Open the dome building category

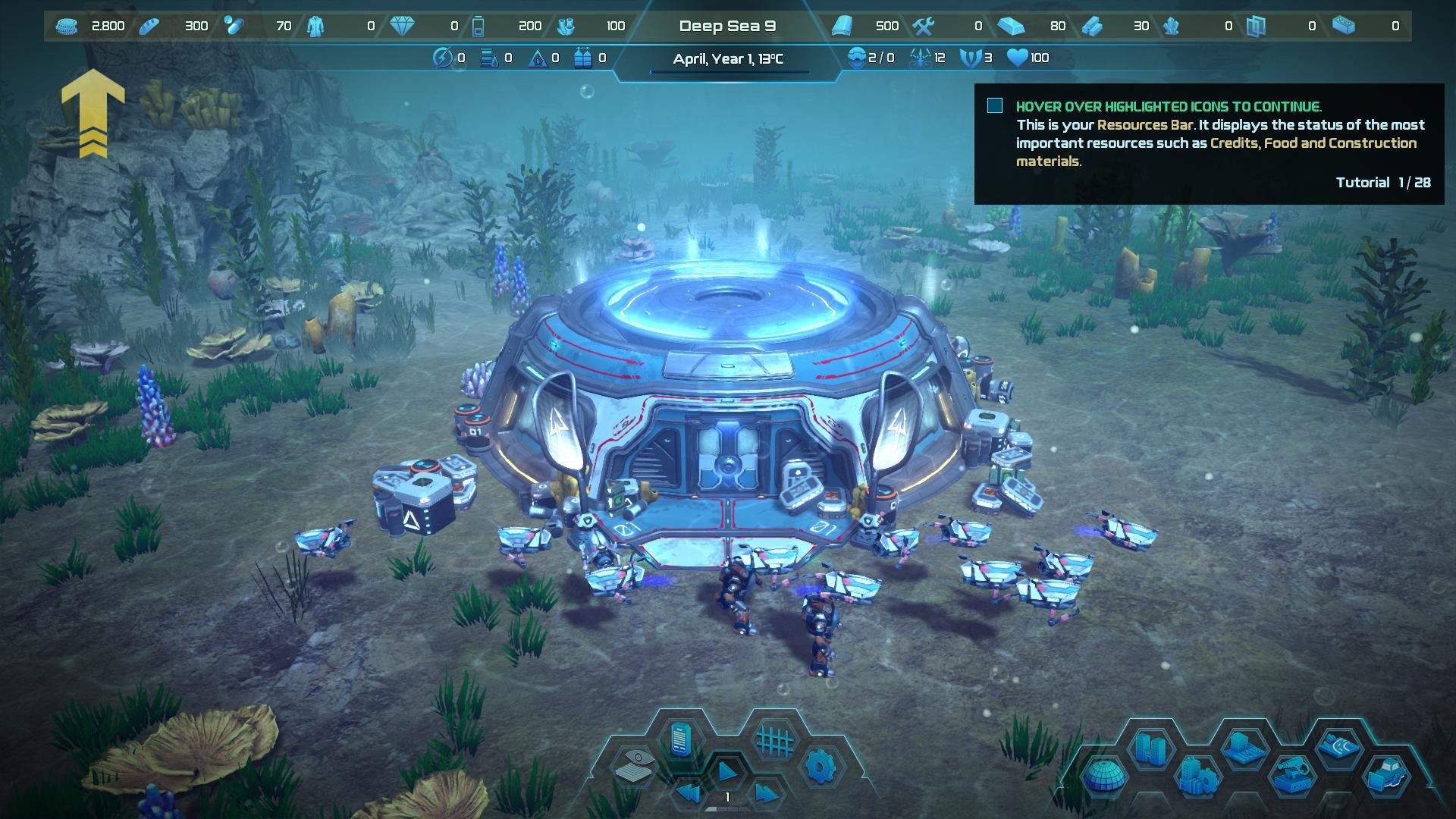click(1103, 776)
